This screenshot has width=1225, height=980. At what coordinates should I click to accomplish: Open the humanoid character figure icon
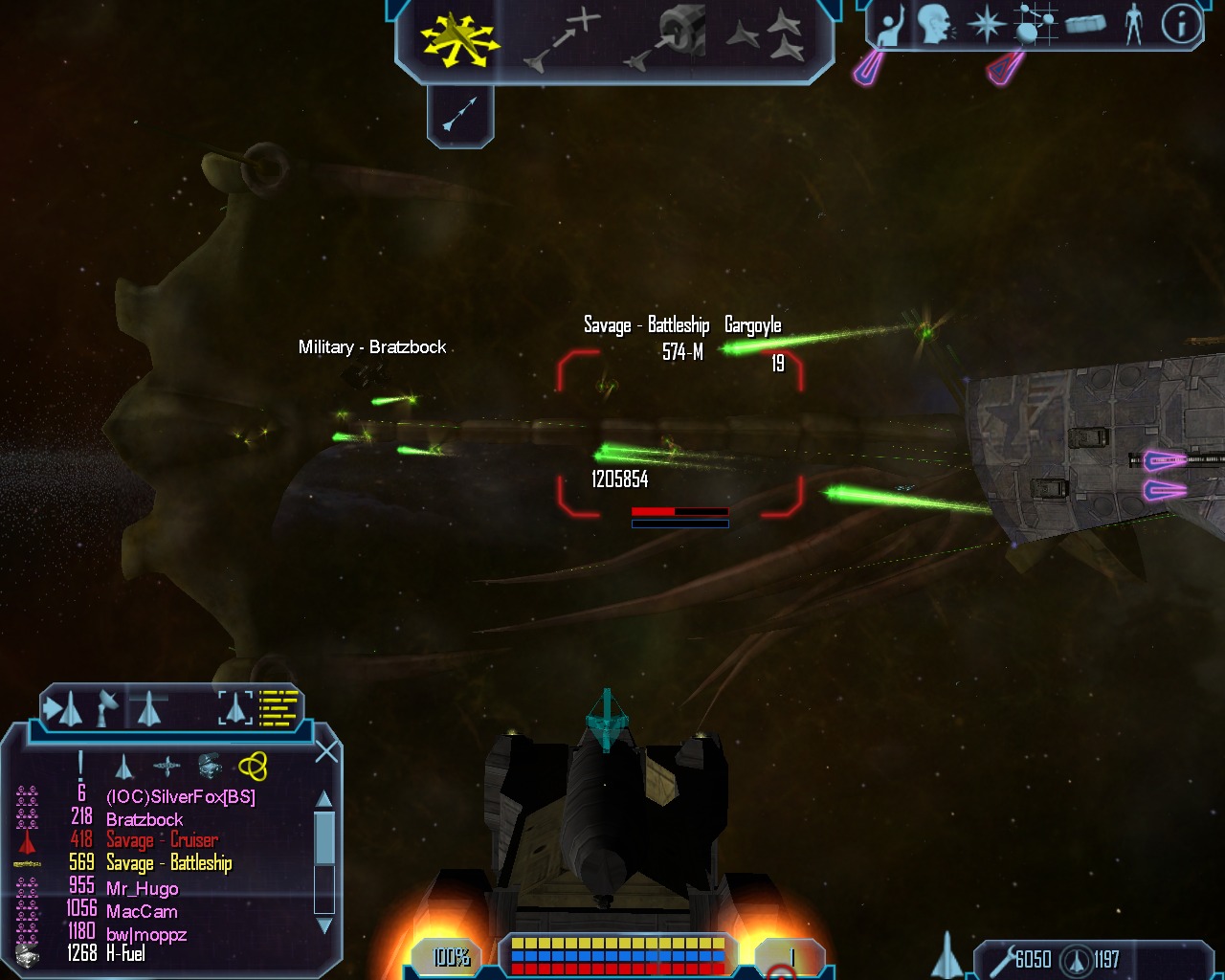coord(1134,24)
